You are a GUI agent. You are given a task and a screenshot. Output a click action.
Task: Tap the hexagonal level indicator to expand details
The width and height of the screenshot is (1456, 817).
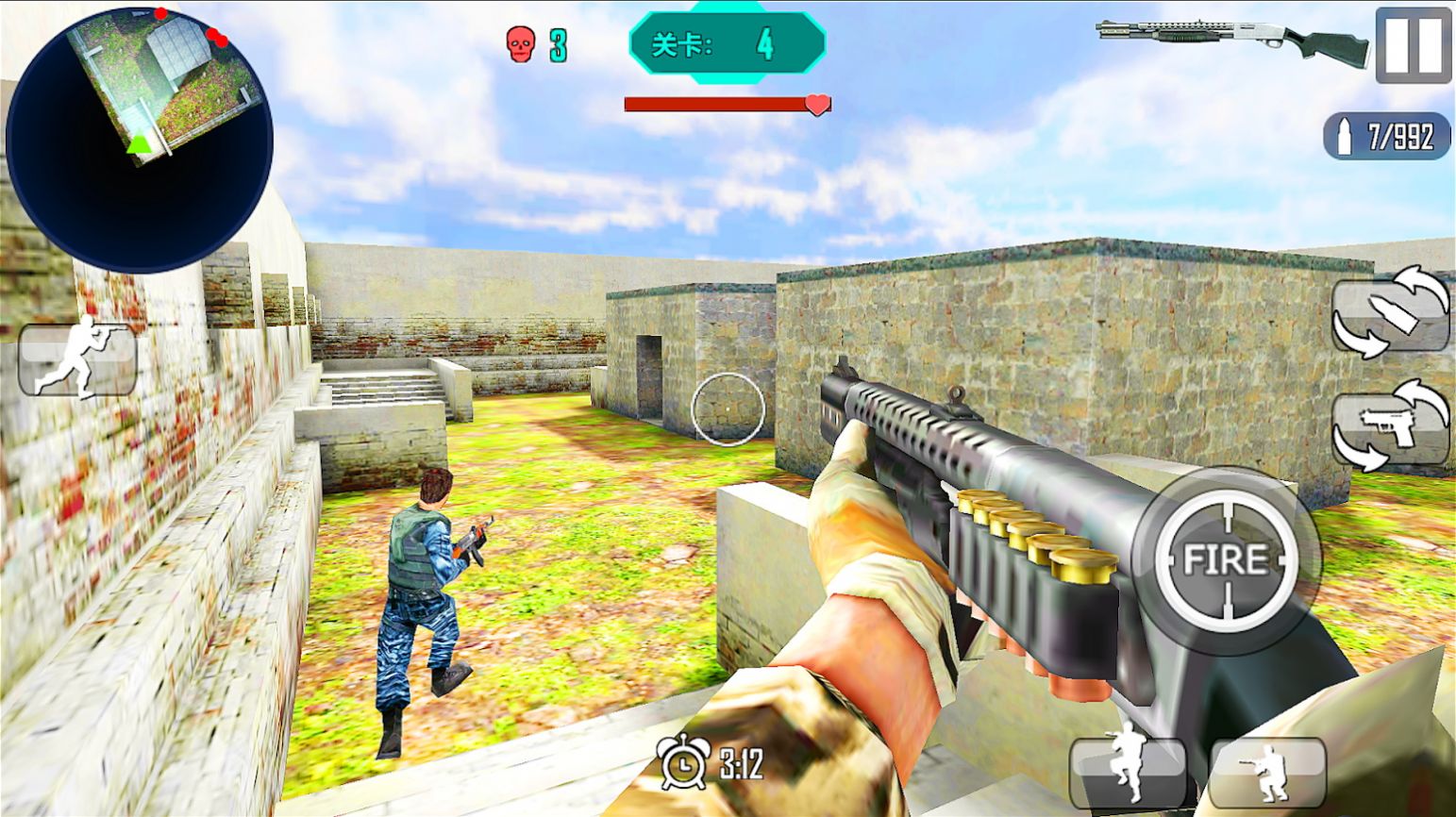tap(727, 42)
